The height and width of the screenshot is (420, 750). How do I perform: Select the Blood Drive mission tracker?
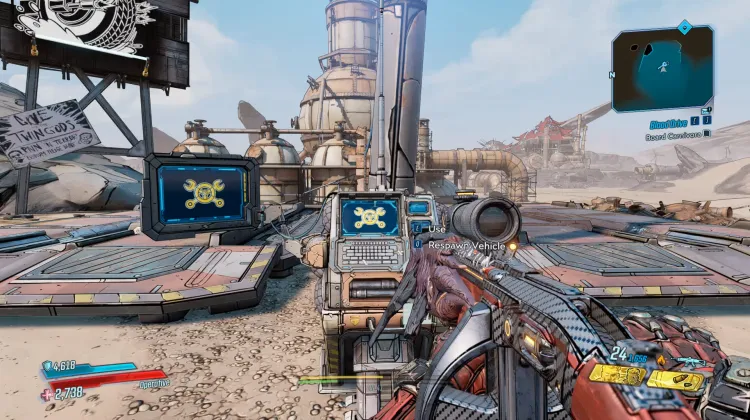point(666,121)
